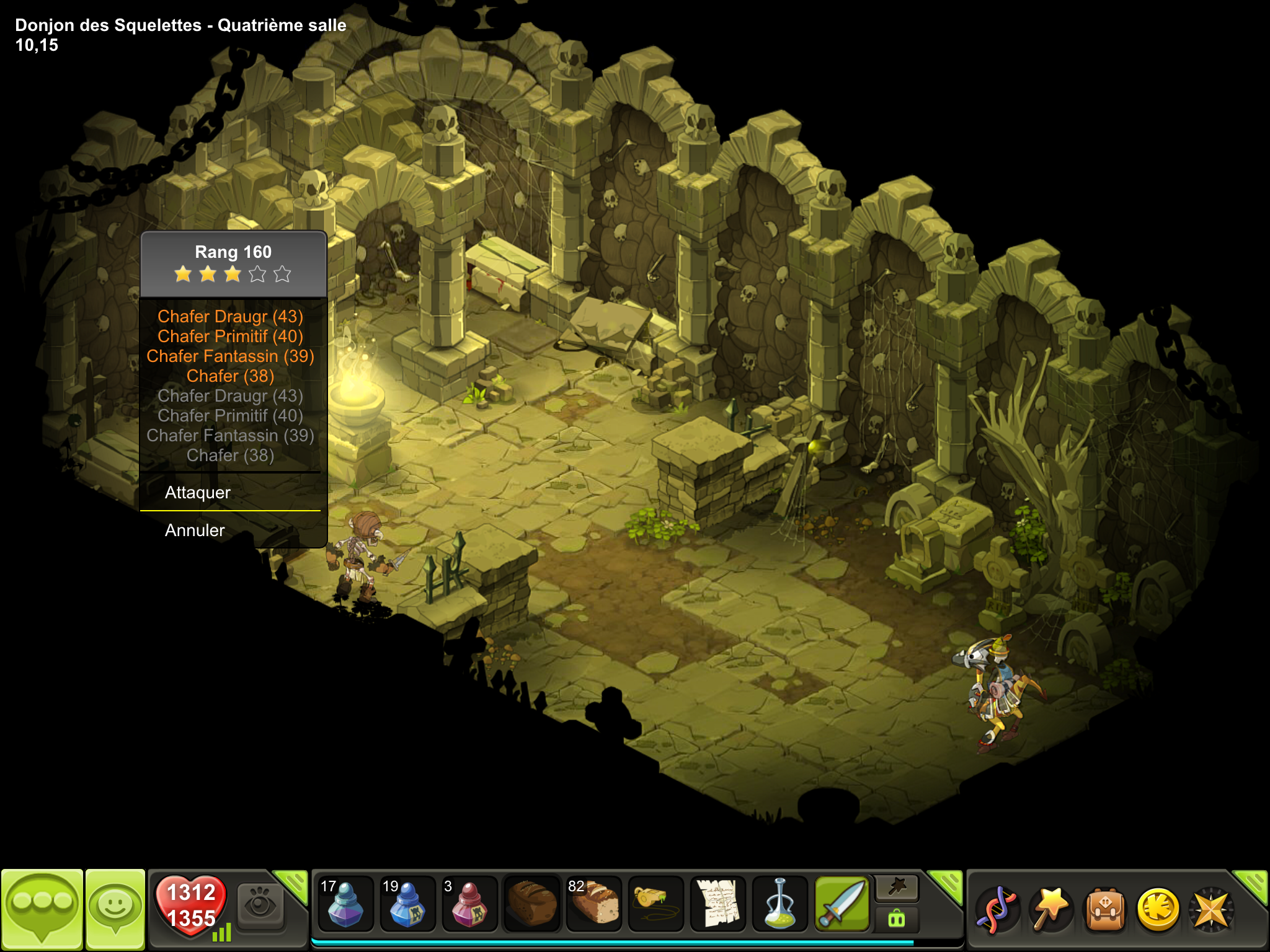Activate the sword weapon attack button
This screenshot has width=1270, height=952.
pos(842,905)
